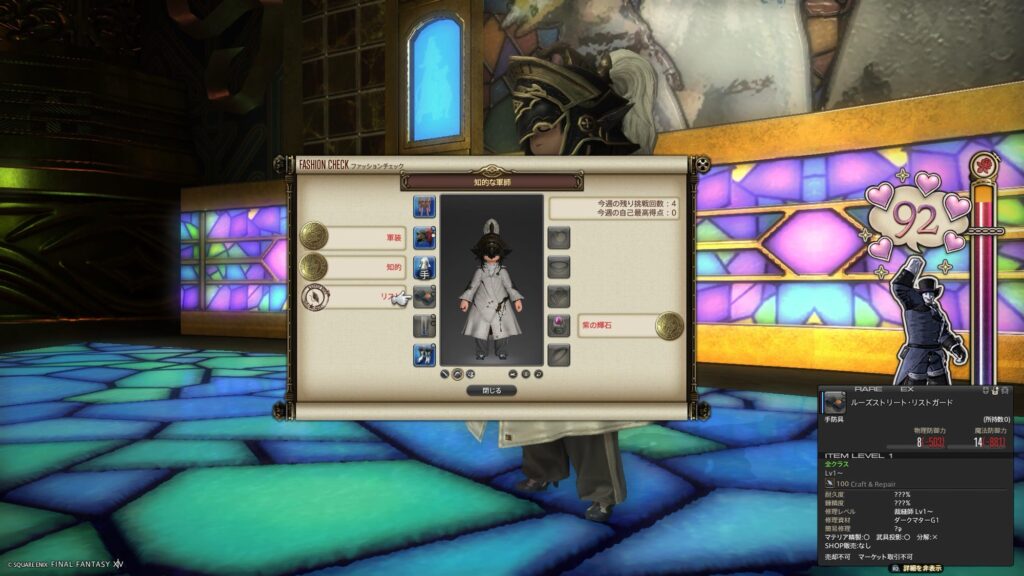Open the 知的 theme hint entry

tap(367, 267)
